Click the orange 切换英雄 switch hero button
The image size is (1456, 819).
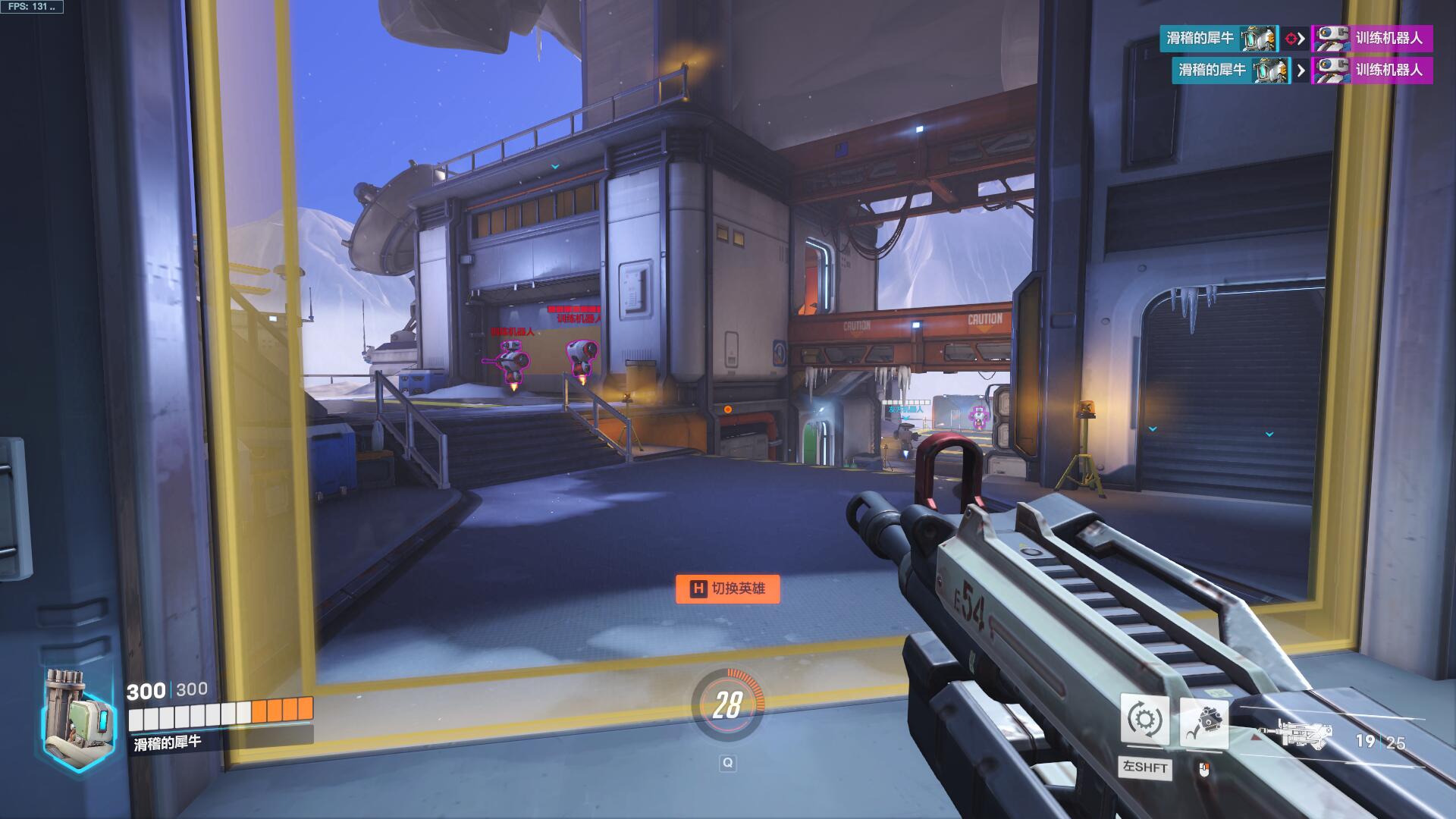click(727, 588)
